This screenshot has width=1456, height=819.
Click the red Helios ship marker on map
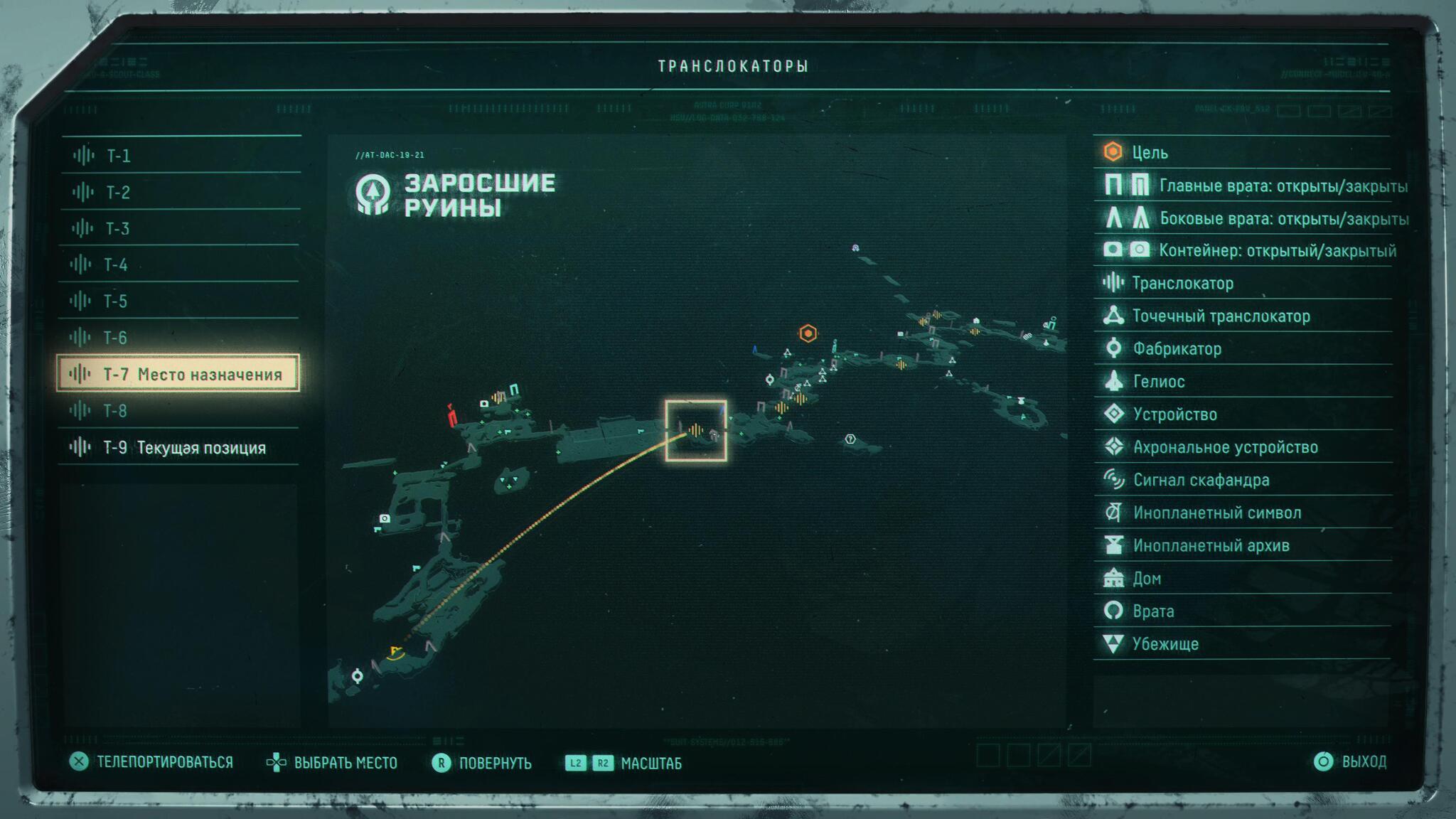point(451,415)
